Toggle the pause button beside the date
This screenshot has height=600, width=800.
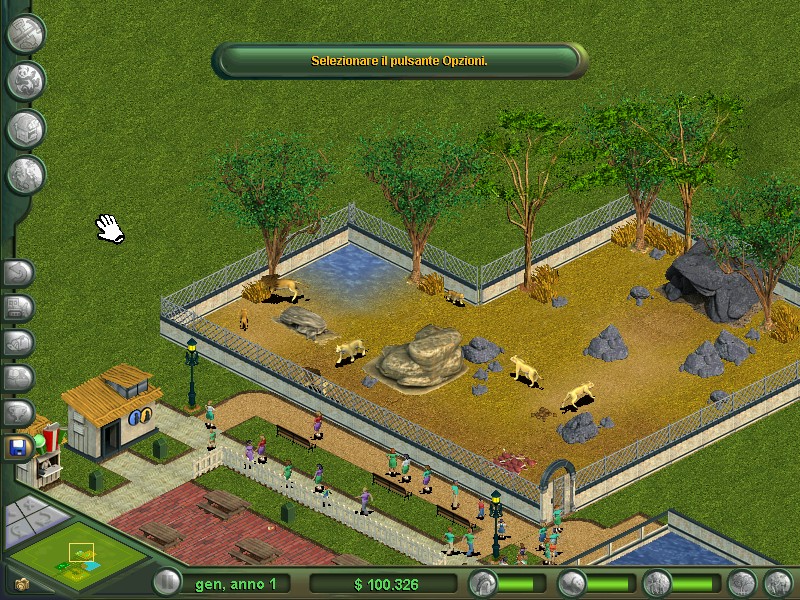click(x=166, y=583)
